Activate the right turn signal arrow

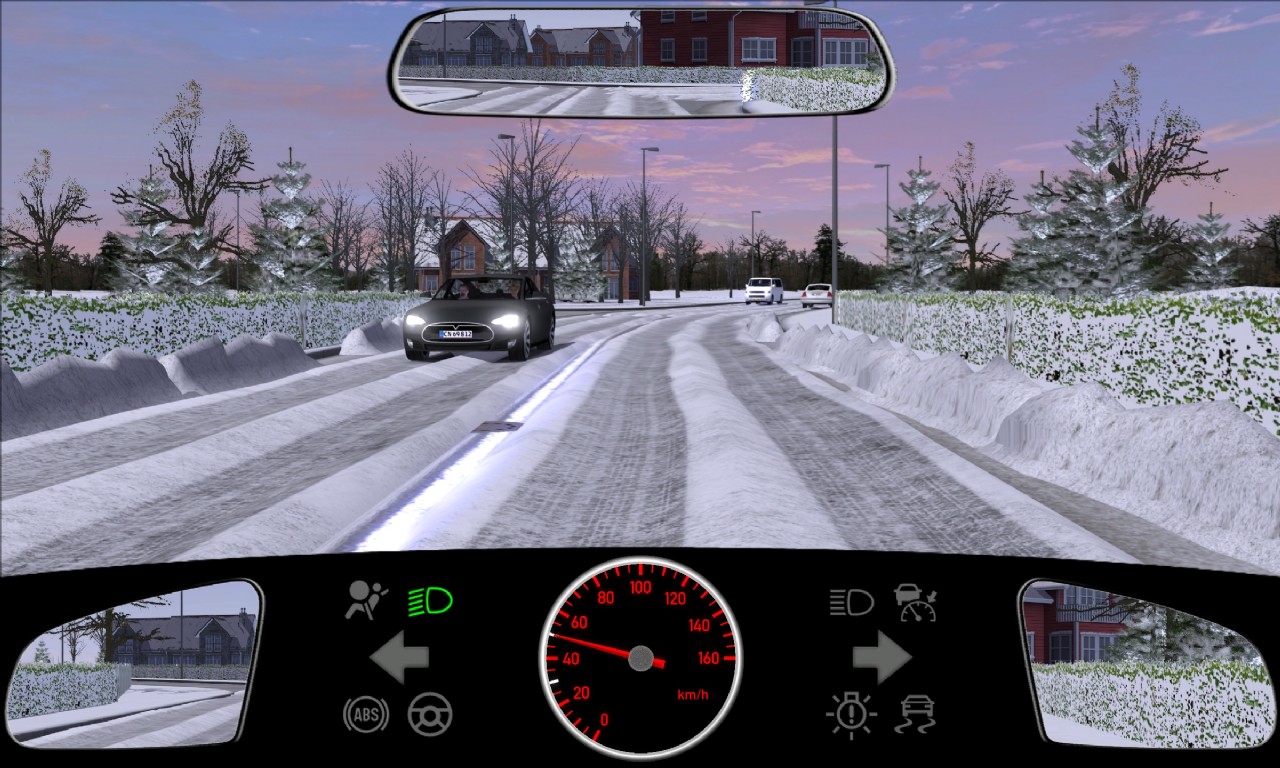(881, 657)
